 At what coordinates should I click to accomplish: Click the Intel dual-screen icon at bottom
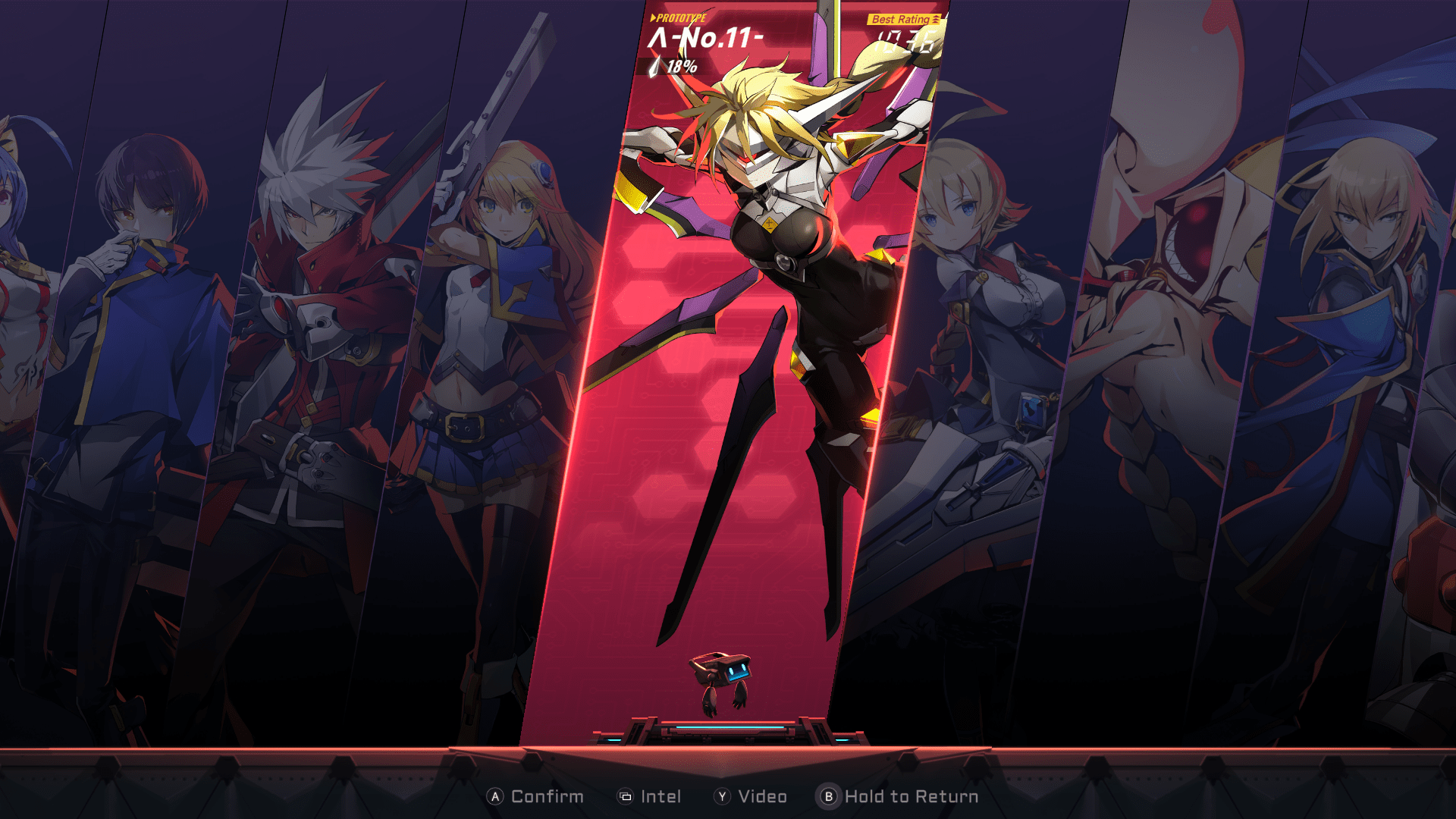coord(624,796)
